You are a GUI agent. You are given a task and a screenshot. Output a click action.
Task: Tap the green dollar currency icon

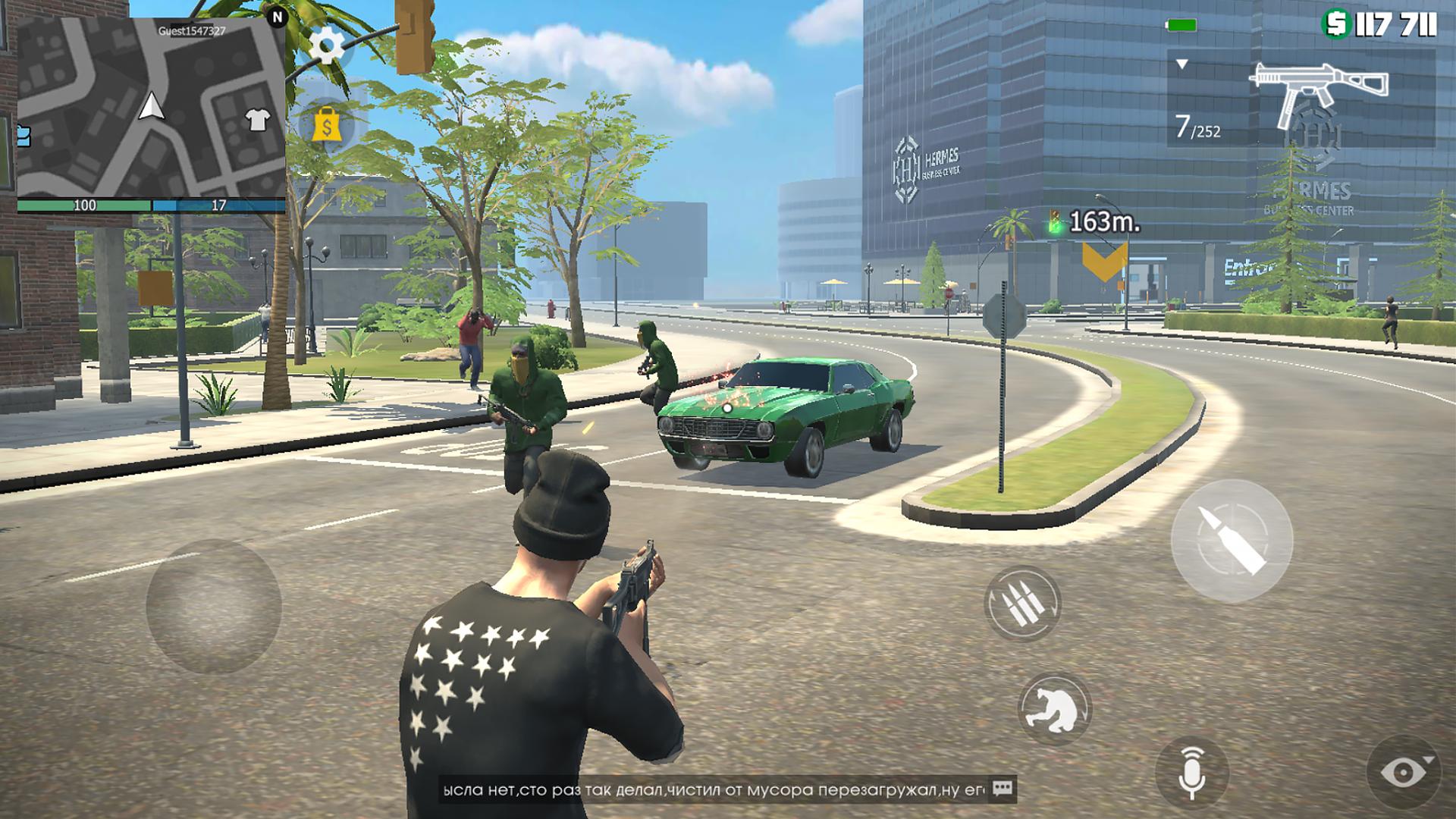click(x=1332, y=24)
